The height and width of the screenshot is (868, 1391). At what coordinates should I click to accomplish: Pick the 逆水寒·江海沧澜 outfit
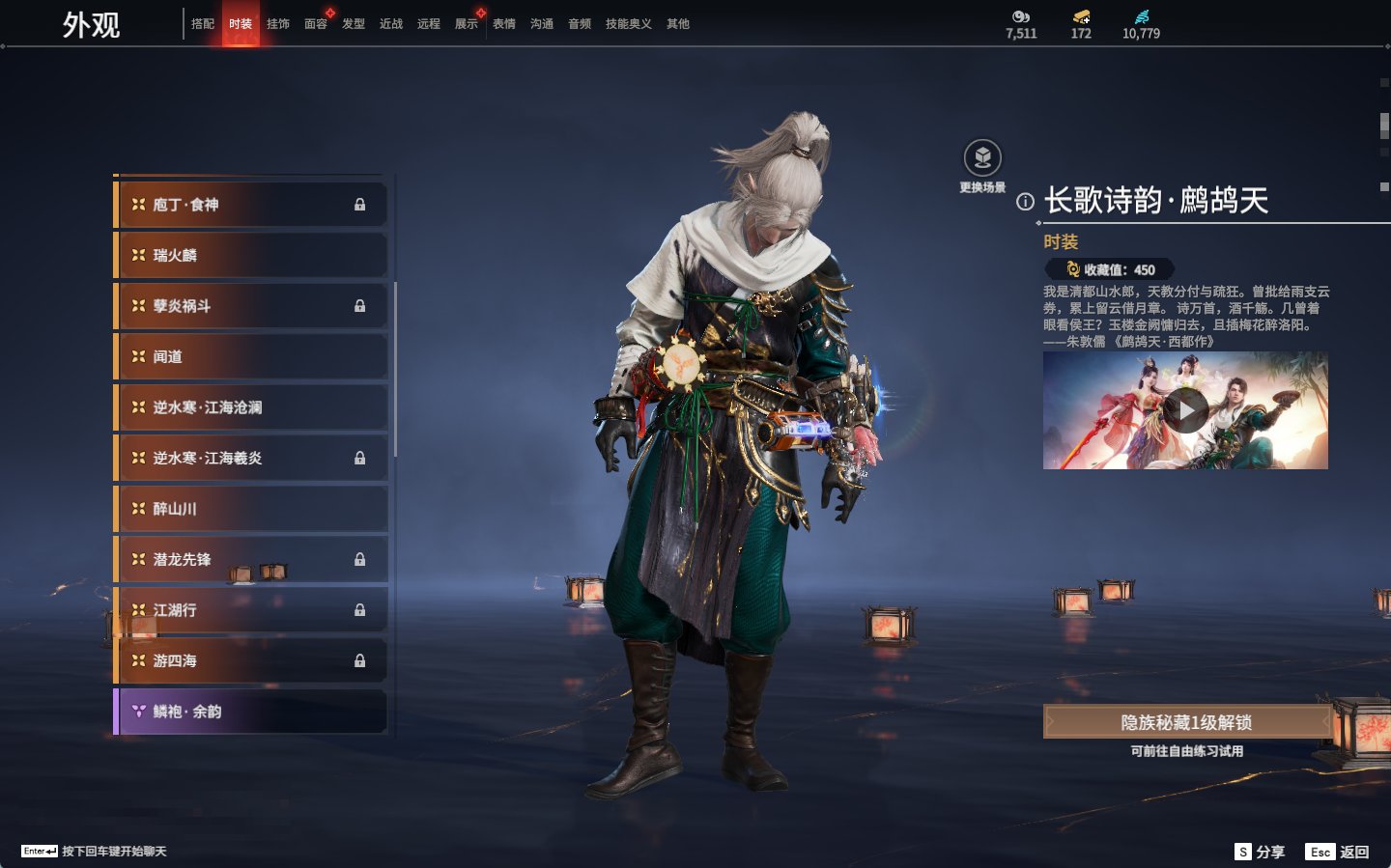[251, 407]
